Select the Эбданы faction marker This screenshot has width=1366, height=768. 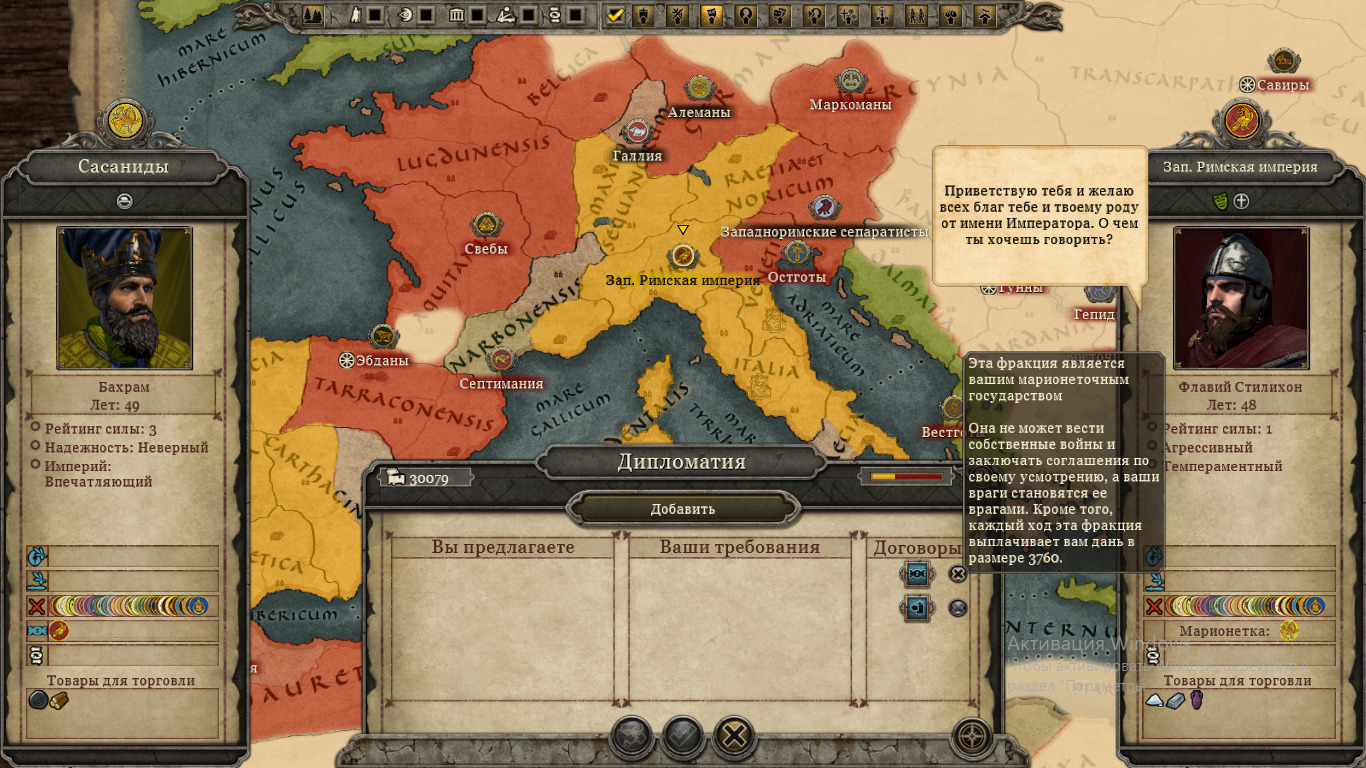(x=383, y=337)
